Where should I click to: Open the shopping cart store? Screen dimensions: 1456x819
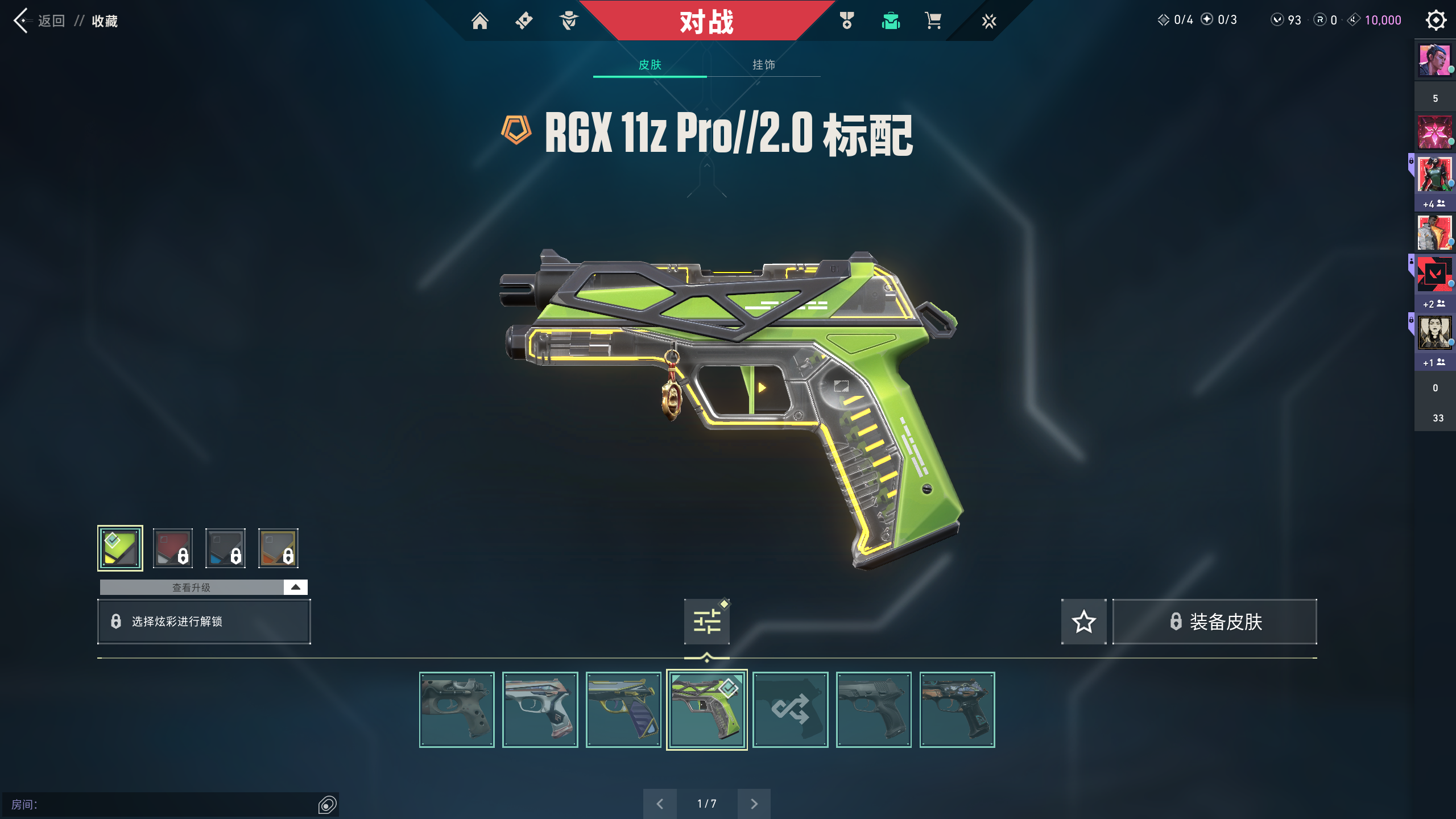tap(933, 21)
